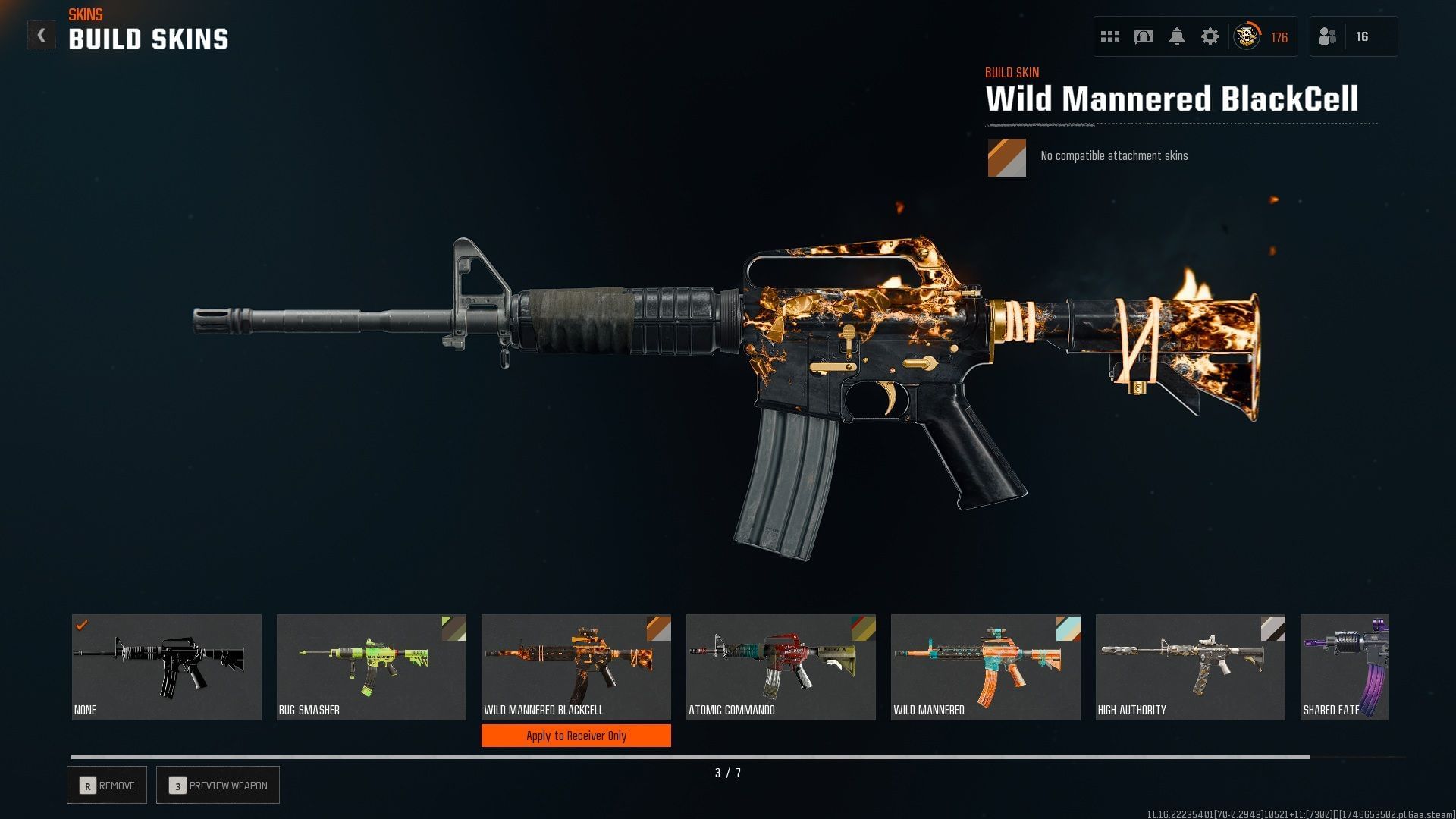1456x819 pixels.
Task: Choose the Wild Mannered skin tile
Action: tap(986, 667)
